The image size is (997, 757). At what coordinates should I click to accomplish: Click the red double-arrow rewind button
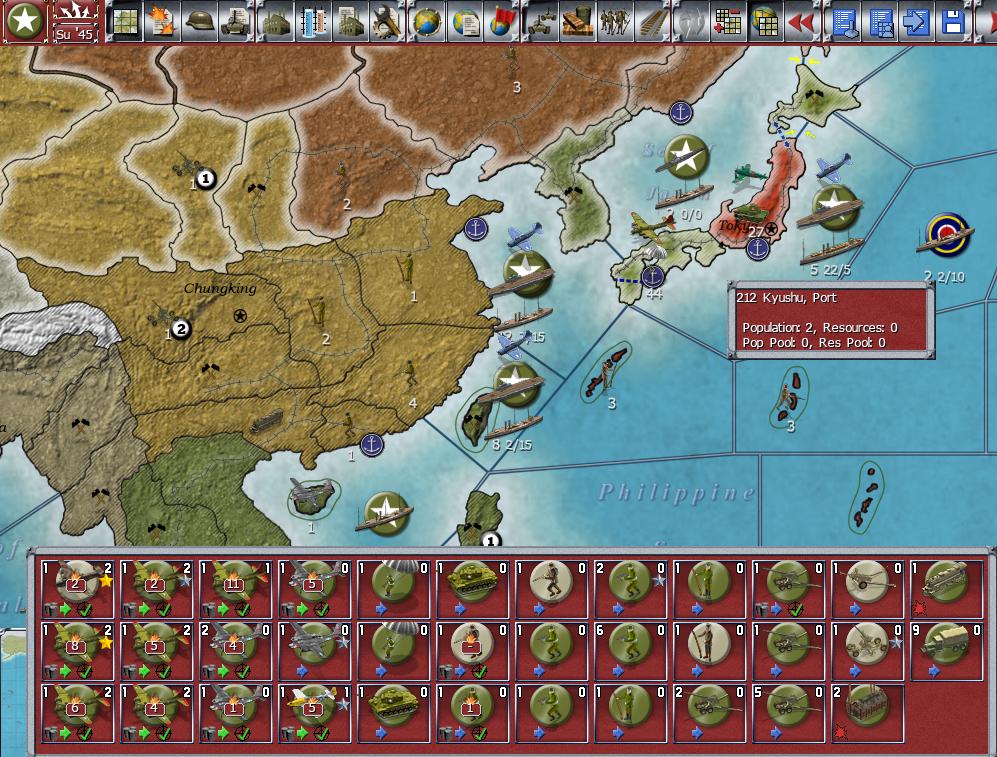(x=799, y=21)
